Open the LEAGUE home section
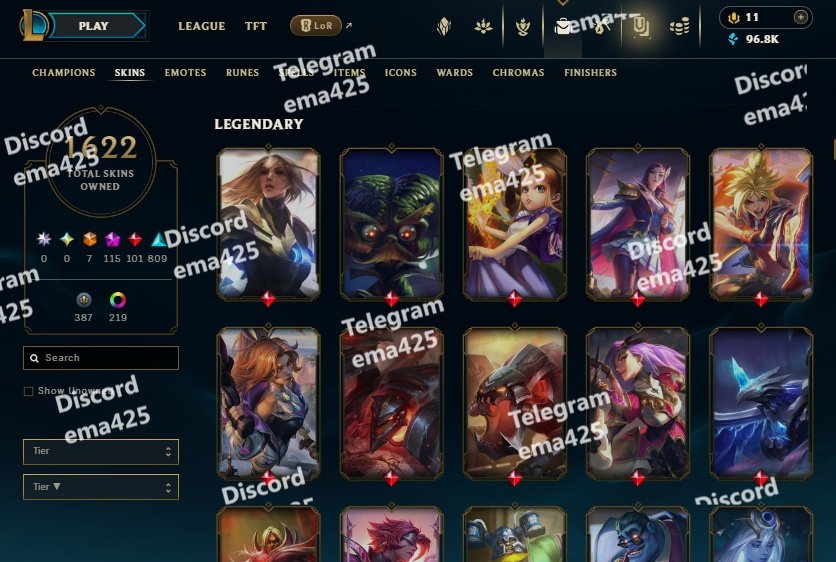 [202, 26]
